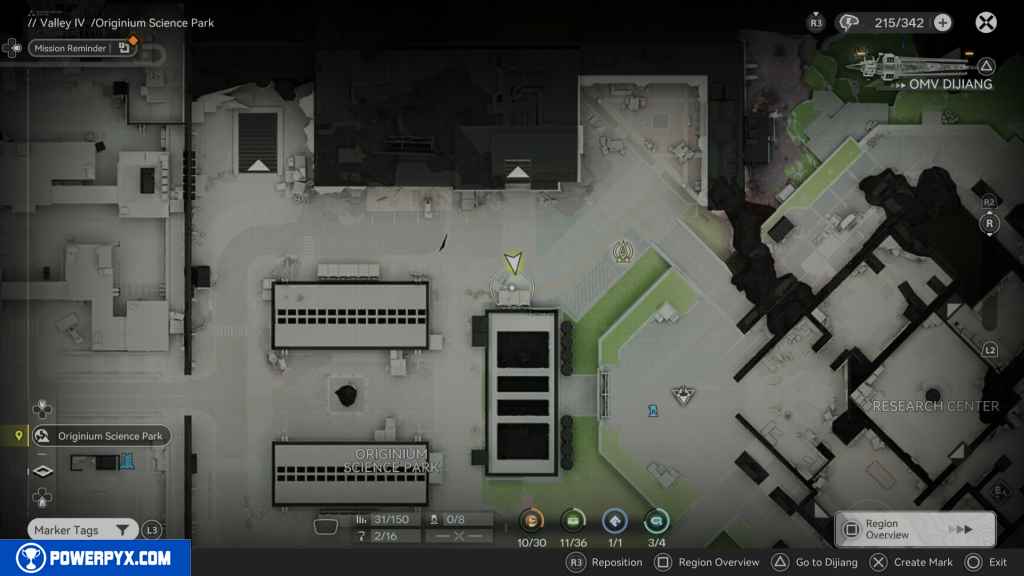
Task: Select the blue marker on the green courtyard
Action: coord(653,409)
